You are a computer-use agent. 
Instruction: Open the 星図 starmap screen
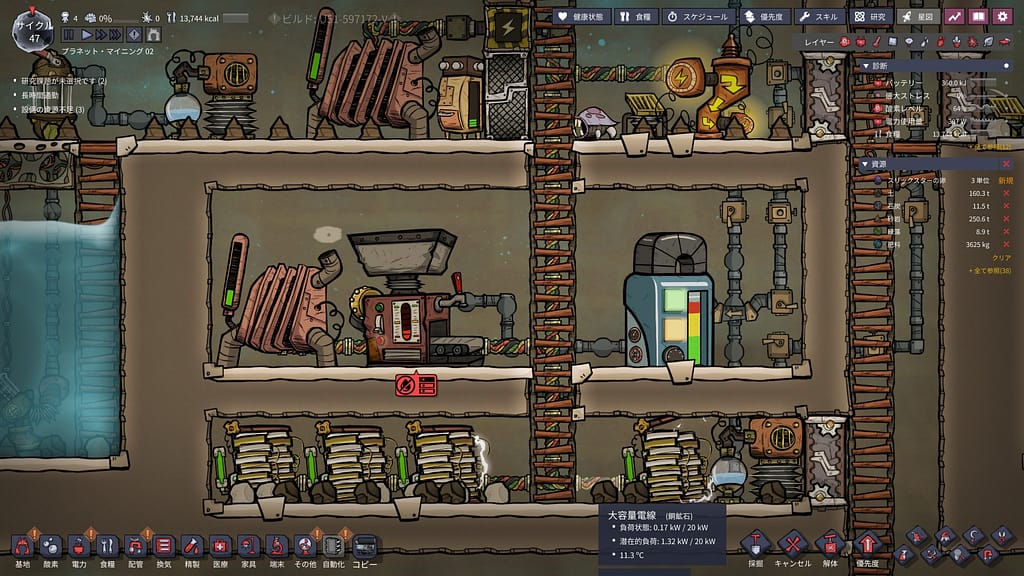[918, 16]
